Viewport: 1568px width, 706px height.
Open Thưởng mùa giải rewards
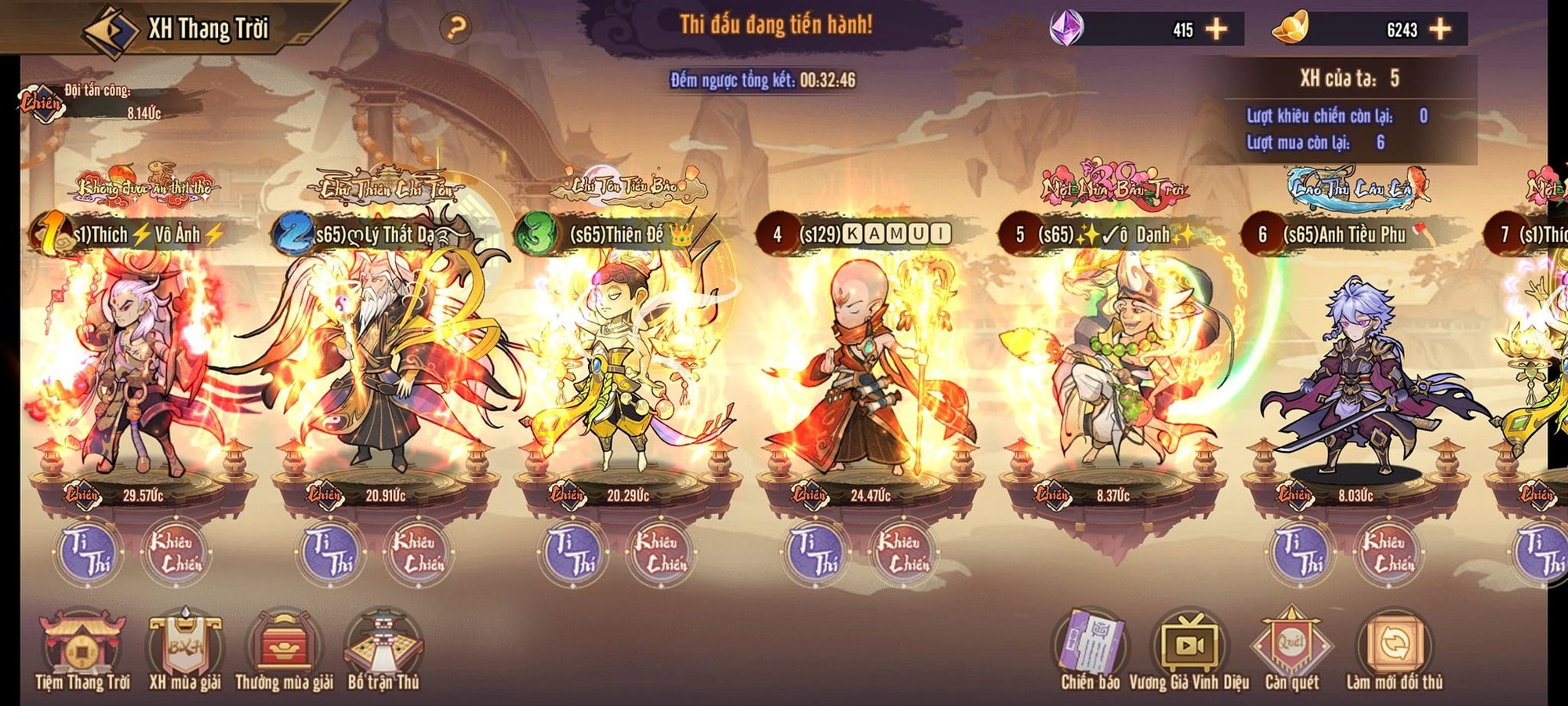(x=284, y=650)
